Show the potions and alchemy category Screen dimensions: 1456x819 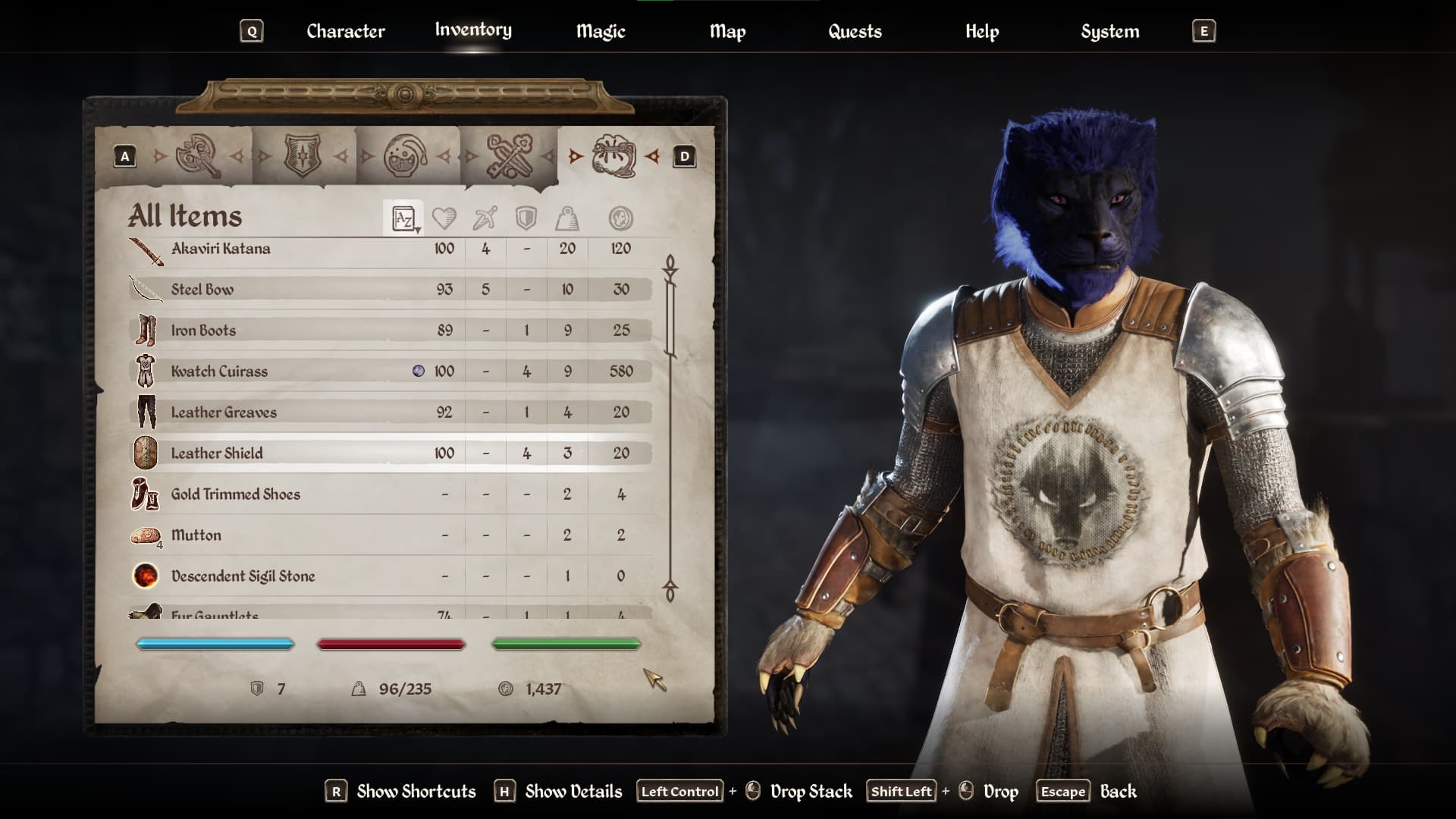coord(406,156)
